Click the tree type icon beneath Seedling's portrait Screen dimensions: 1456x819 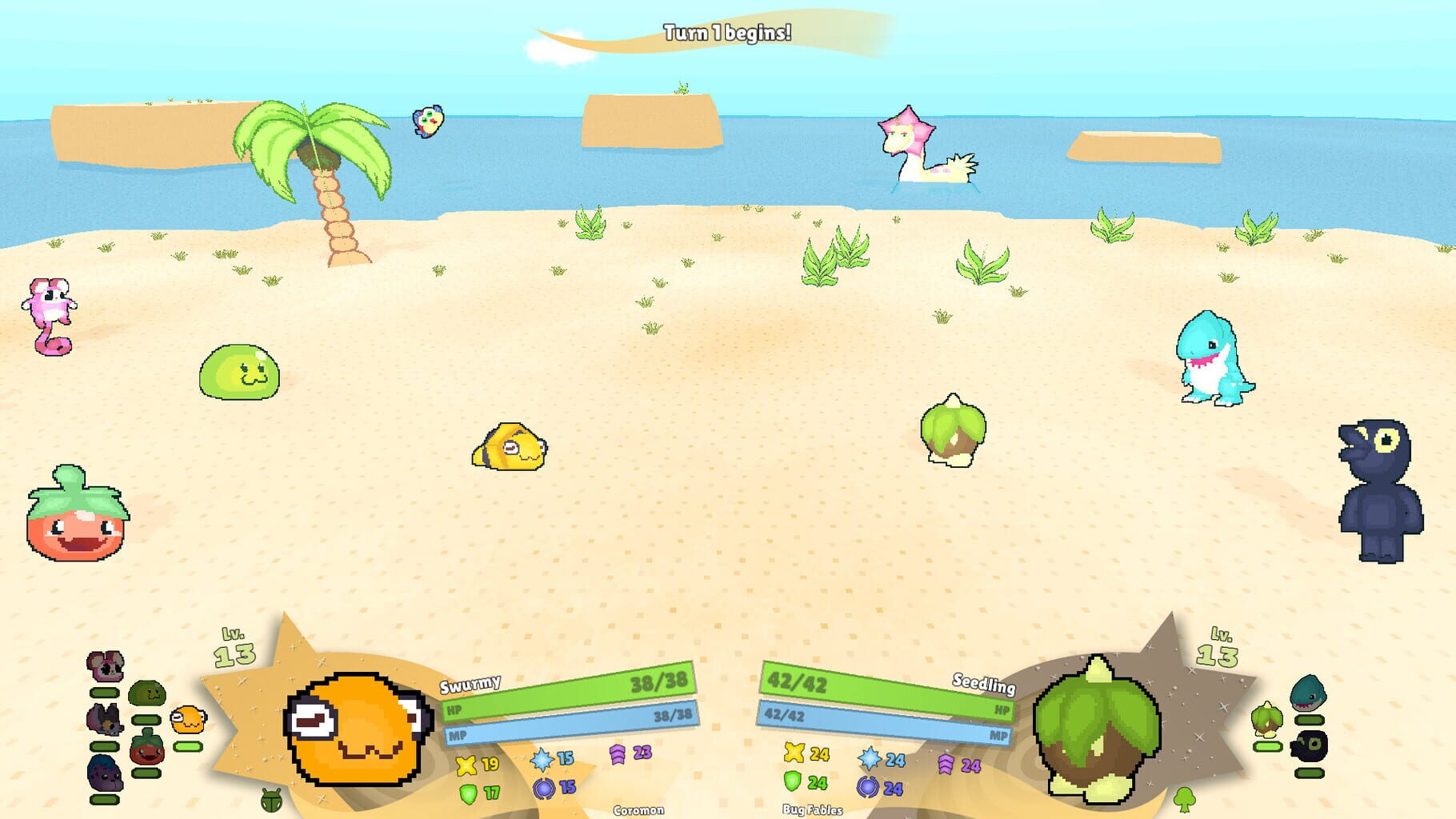click(1184, 801)
